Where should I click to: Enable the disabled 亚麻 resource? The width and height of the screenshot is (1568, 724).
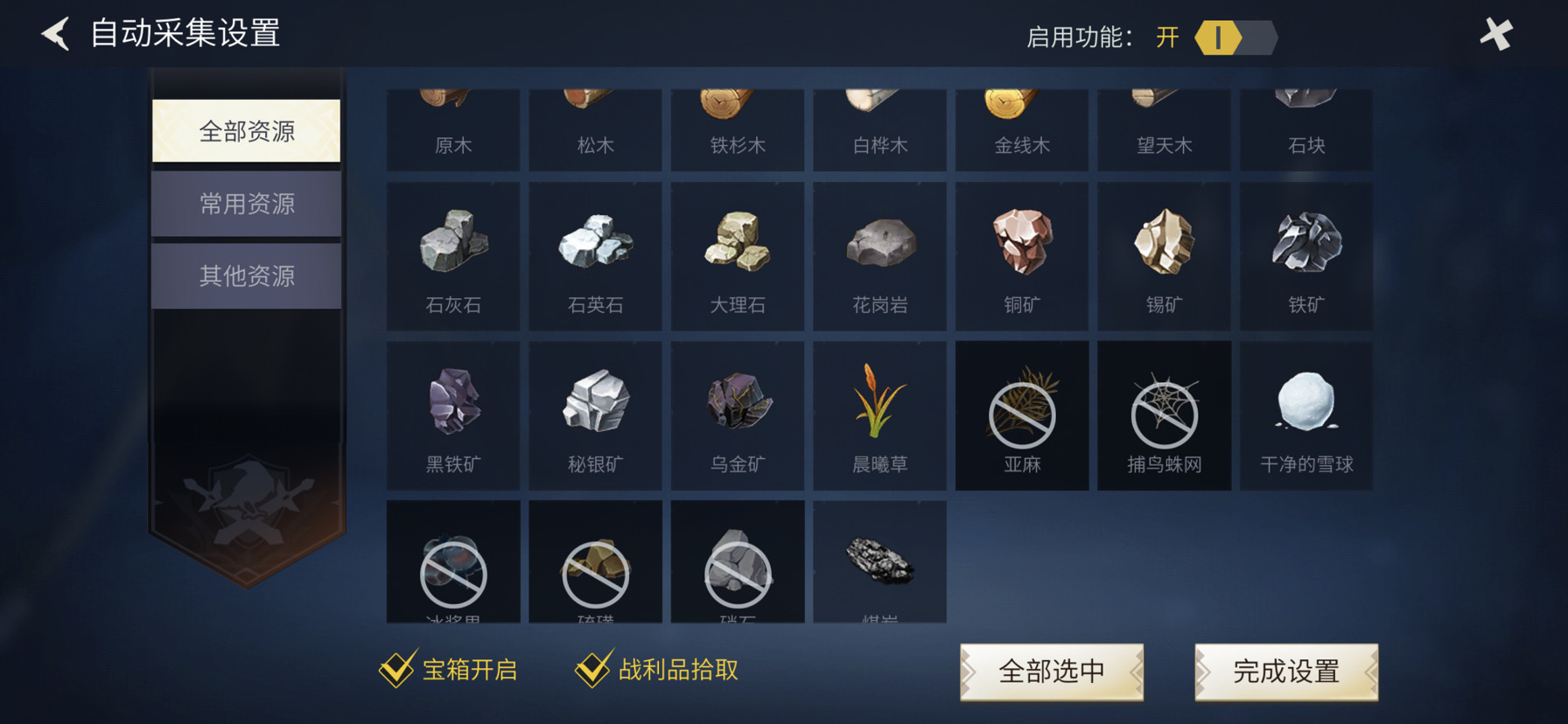(x=1021, y=415)
